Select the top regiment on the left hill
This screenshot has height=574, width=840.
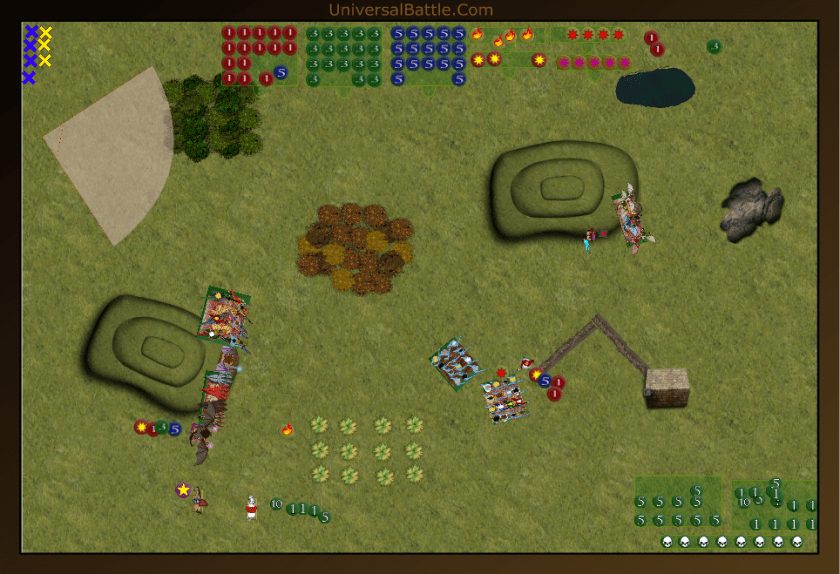click(224, 315)
